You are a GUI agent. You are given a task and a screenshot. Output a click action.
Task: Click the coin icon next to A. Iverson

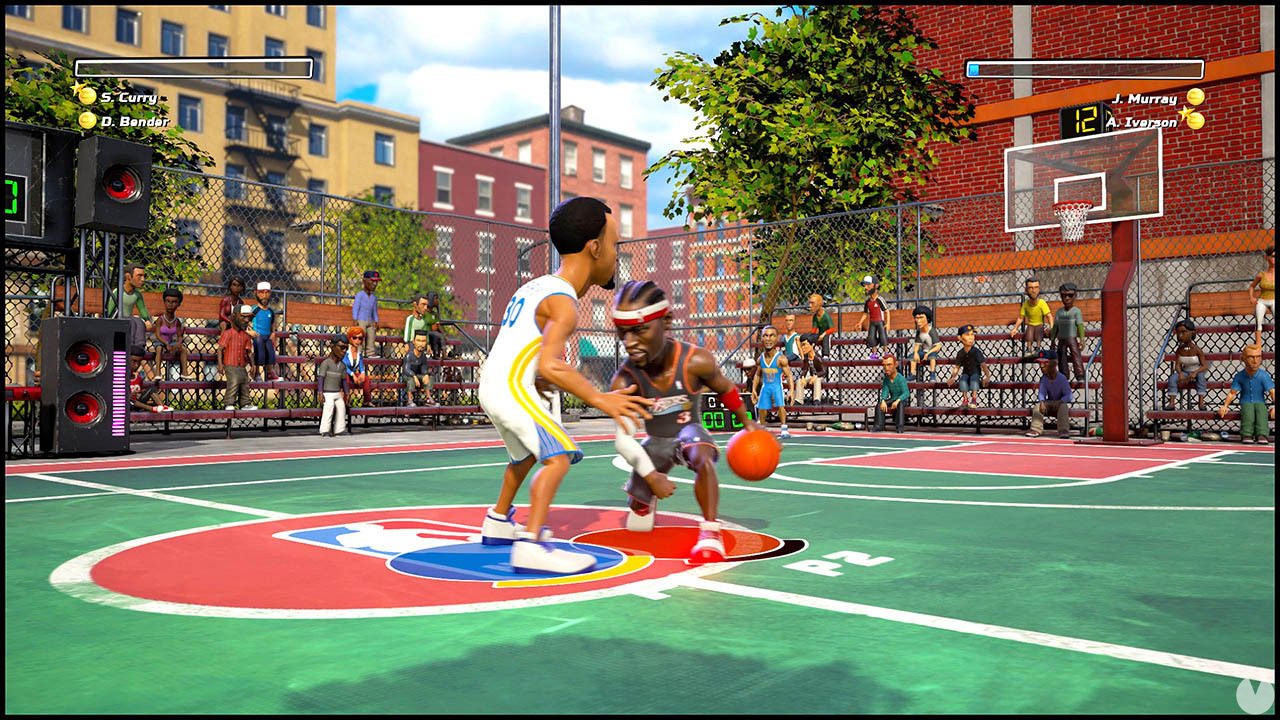[x=1197, y=121]
